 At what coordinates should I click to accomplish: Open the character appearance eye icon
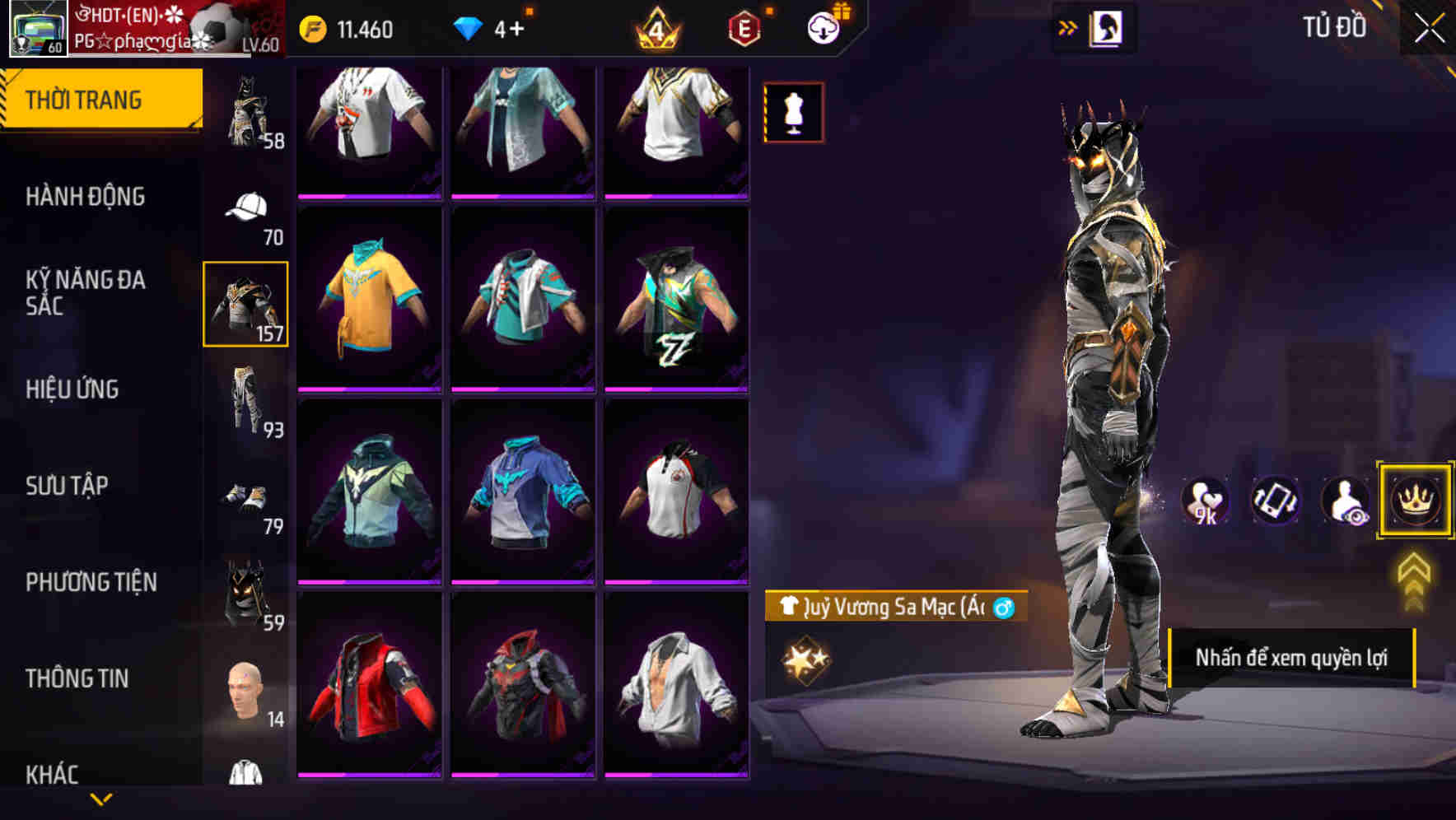coord(1344,500)
